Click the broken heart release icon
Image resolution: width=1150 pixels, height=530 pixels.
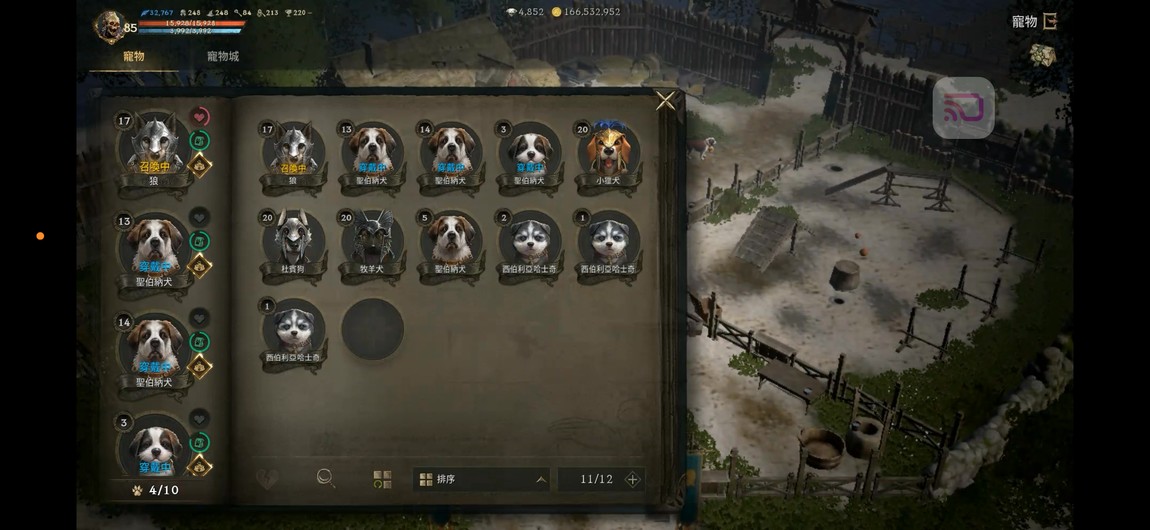pos(266,479)
